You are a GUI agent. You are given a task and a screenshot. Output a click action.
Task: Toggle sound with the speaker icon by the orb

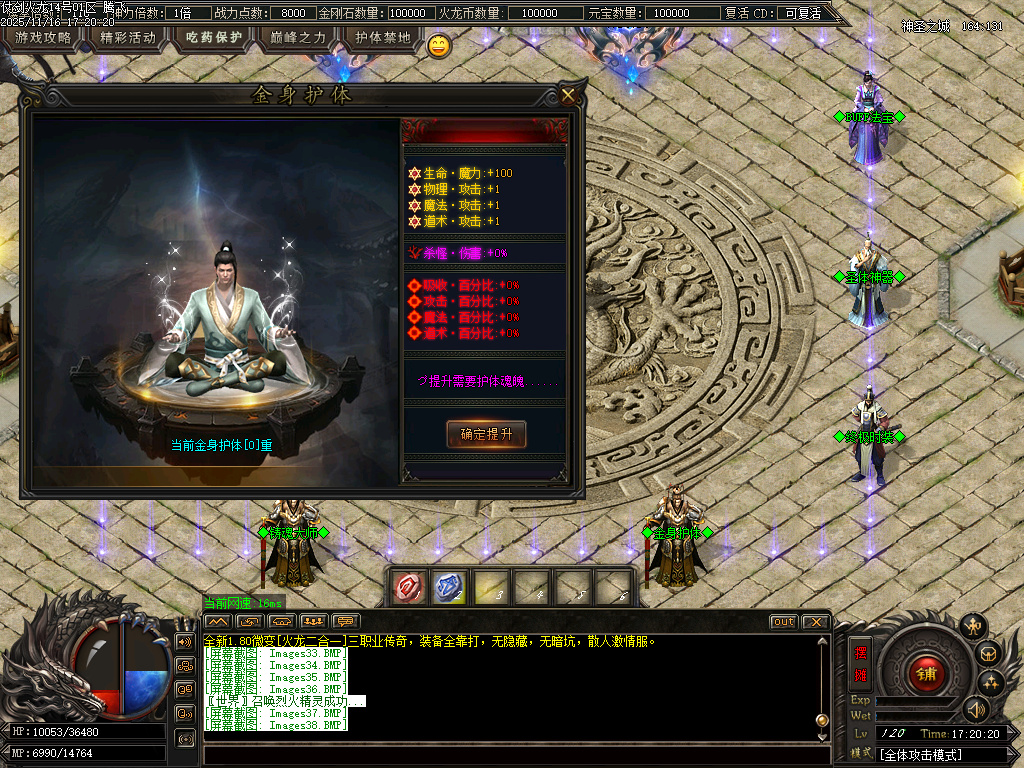975,709
